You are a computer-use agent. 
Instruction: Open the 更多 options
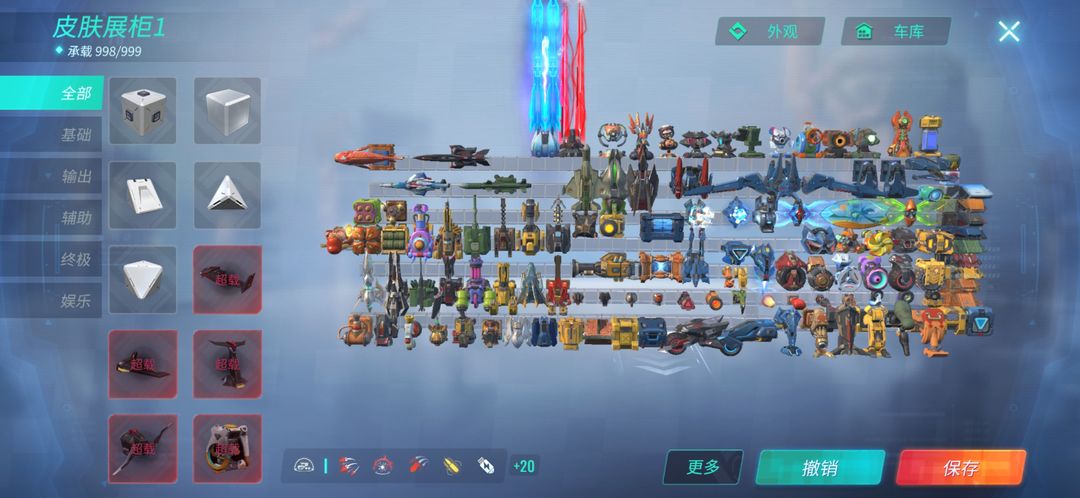tap(704, 466)
